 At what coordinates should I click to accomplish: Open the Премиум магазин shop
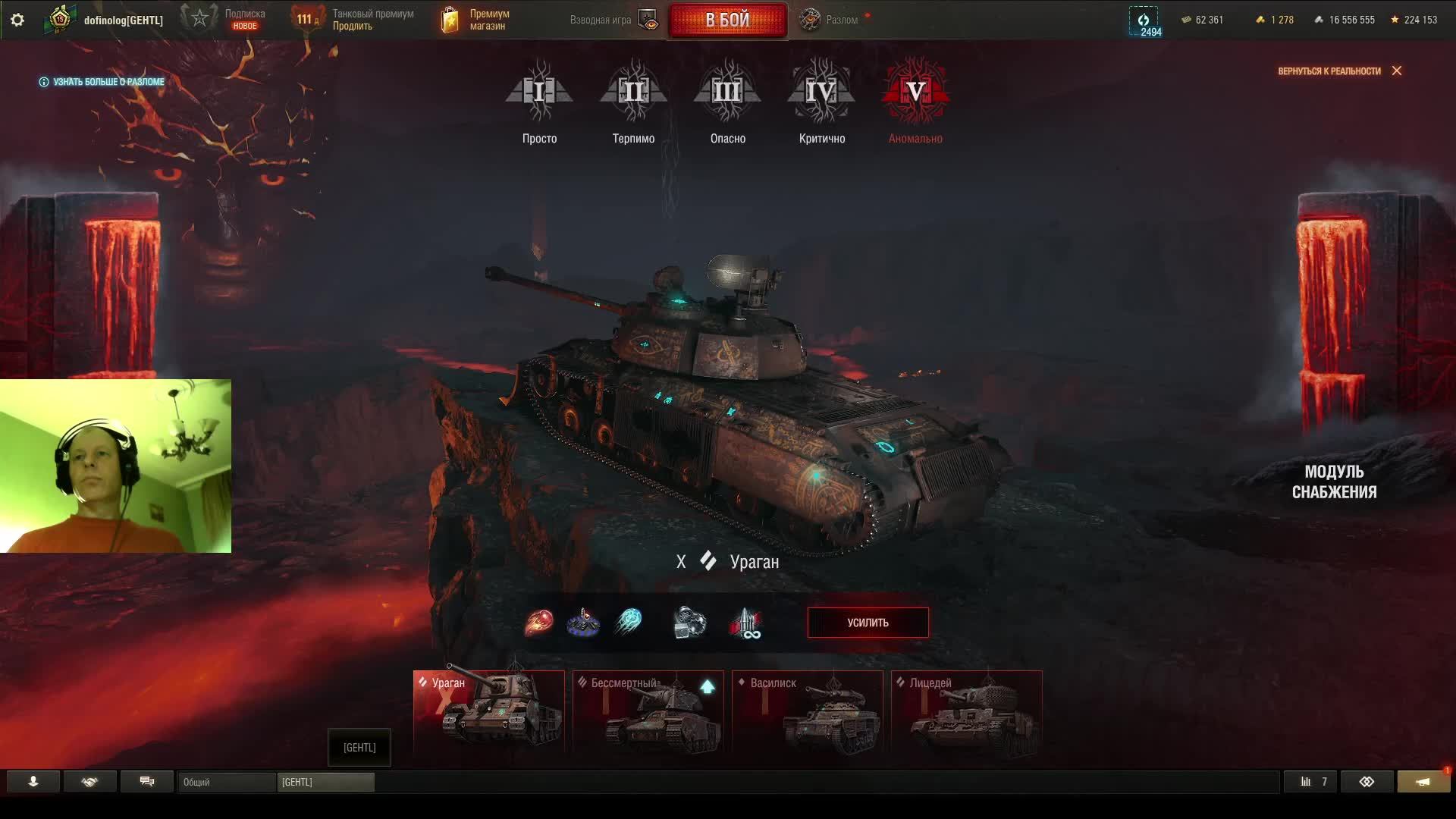[x=475, y=20]
